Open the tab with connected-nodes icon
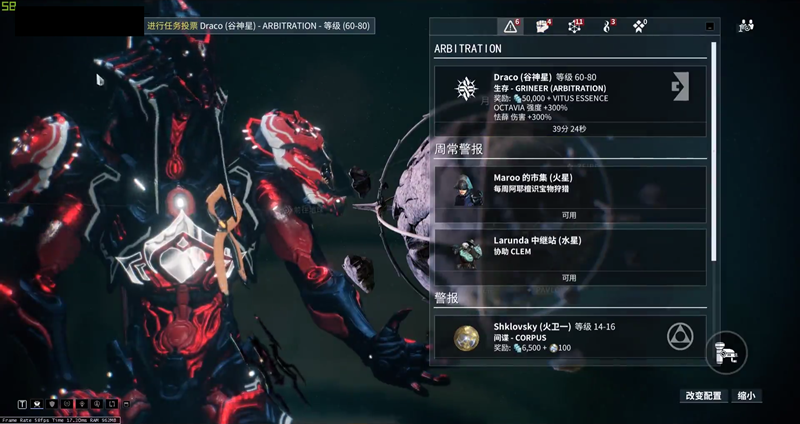The width and height of the screenshot is (800, 424). [x=575, y=26]
